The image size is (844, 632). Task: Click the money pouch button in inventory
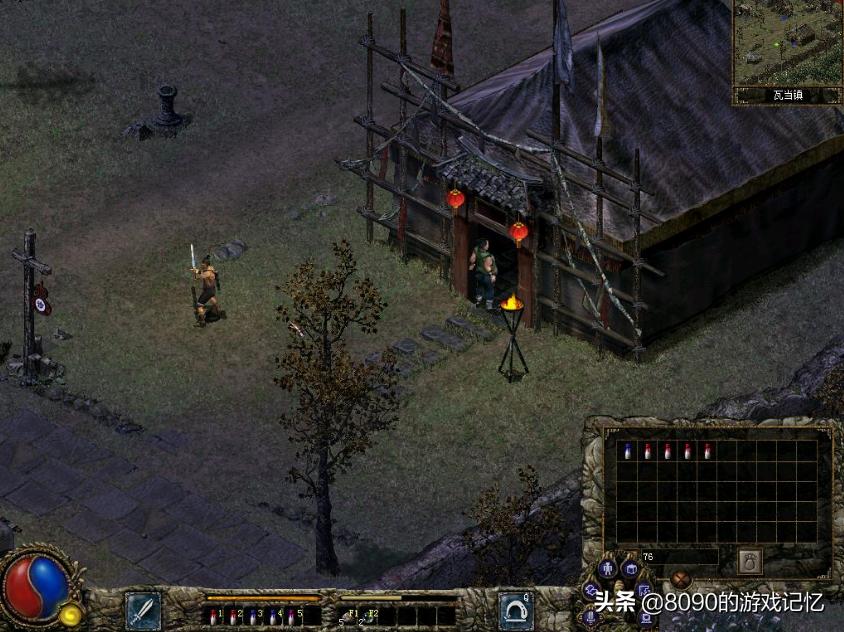(749, 561)
